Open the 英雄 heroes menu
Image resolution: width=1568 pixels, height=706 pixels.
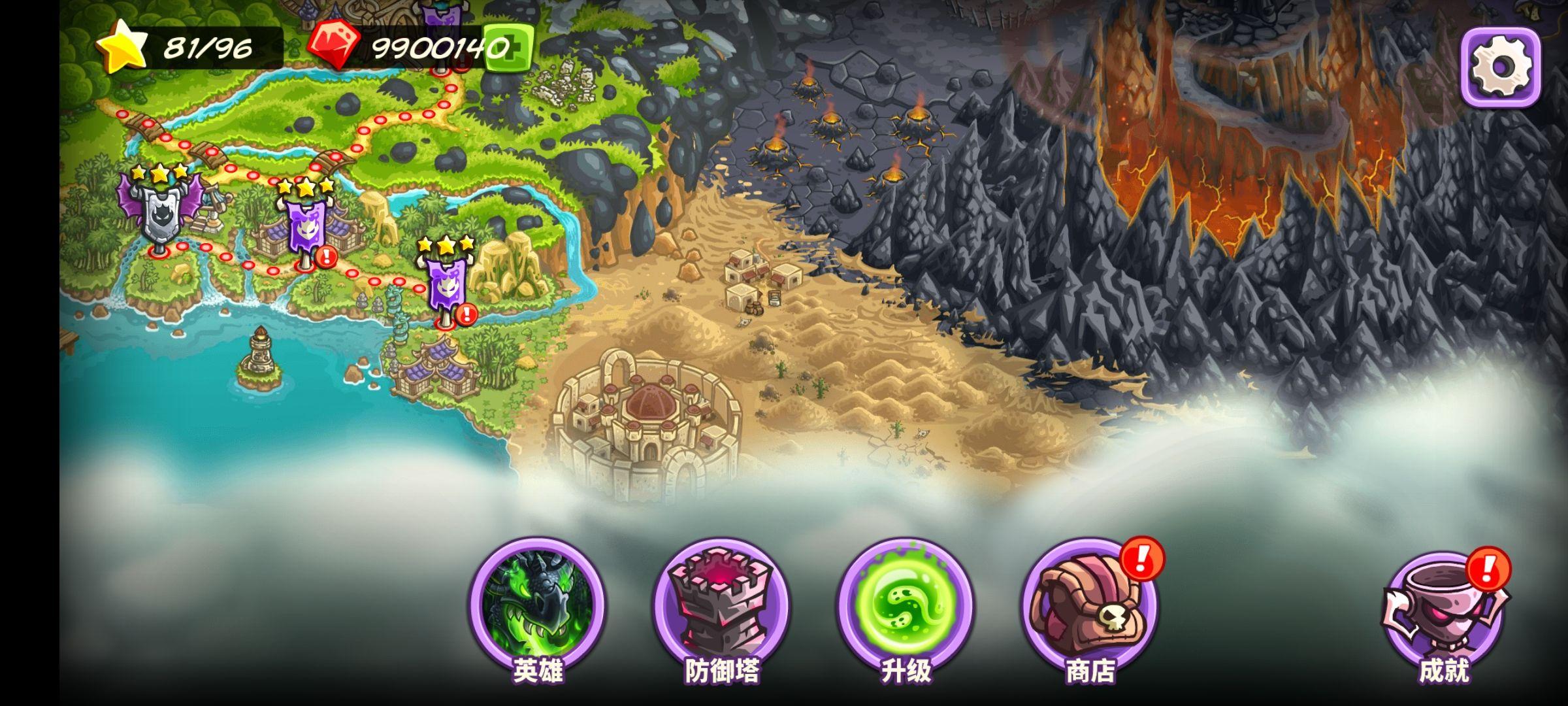537,605
